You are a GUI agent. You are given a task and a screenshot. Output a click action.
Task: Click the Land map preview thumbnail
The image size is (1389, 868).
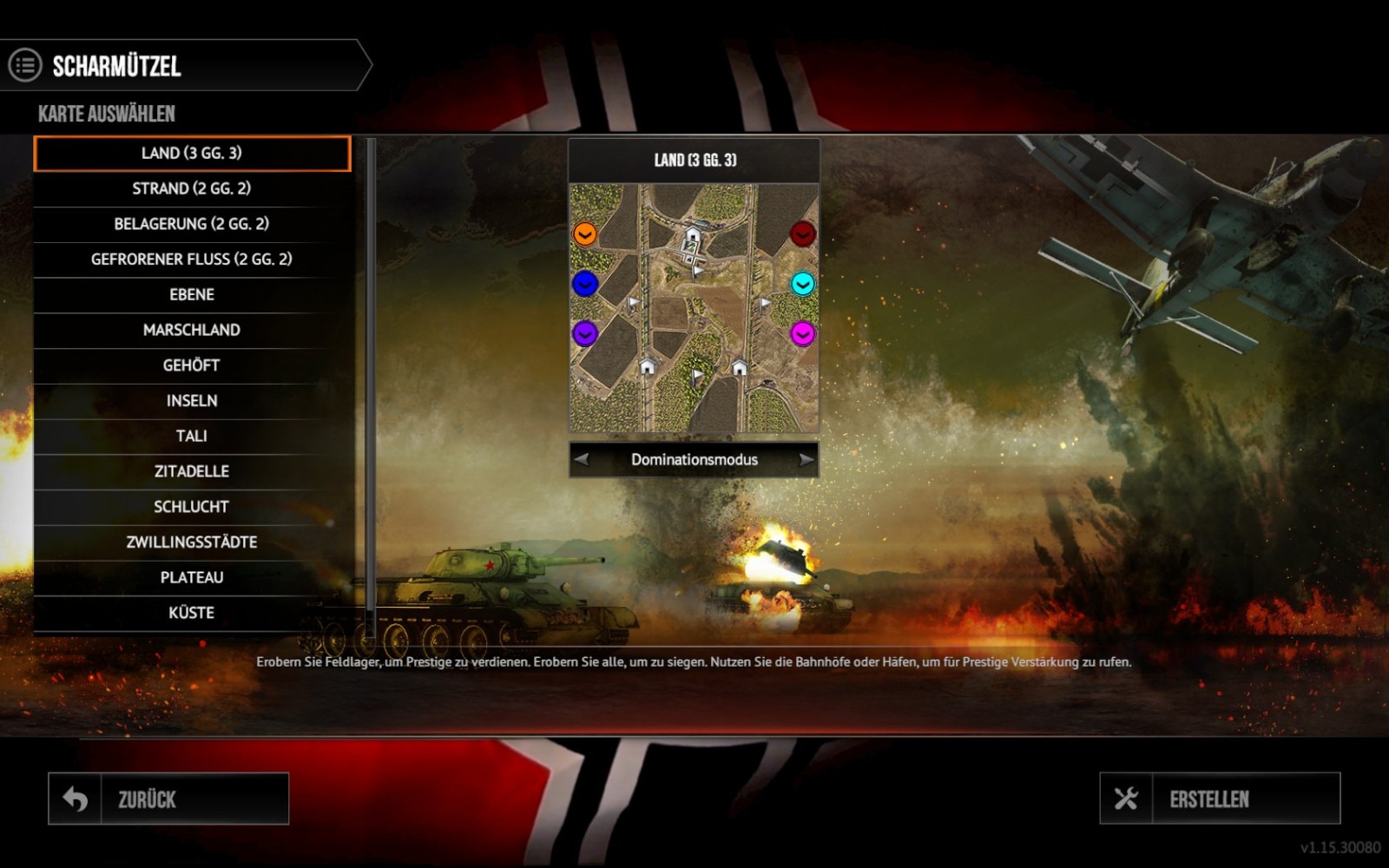(x=694, y=307)
